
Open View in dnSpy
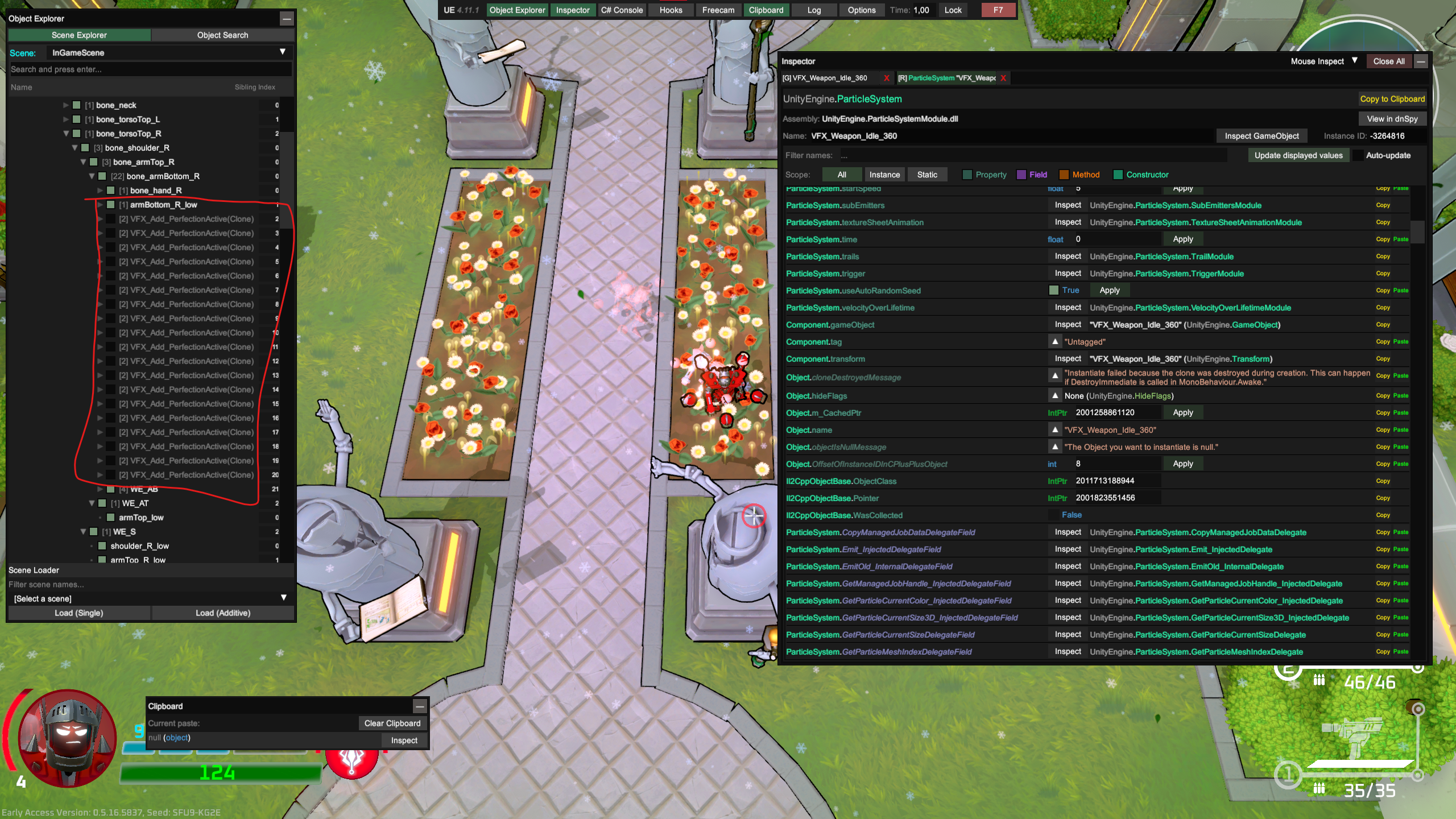[x=1392, y=119]
